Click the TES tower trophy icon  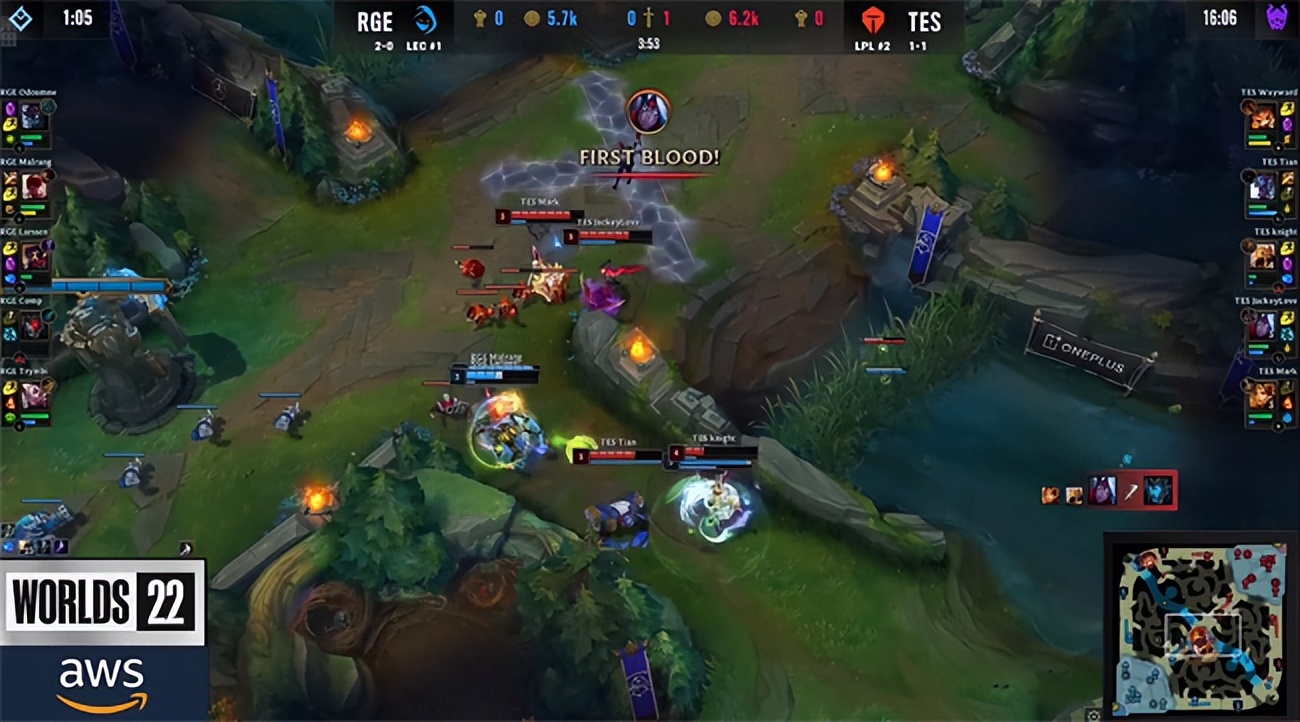[803, 17]
